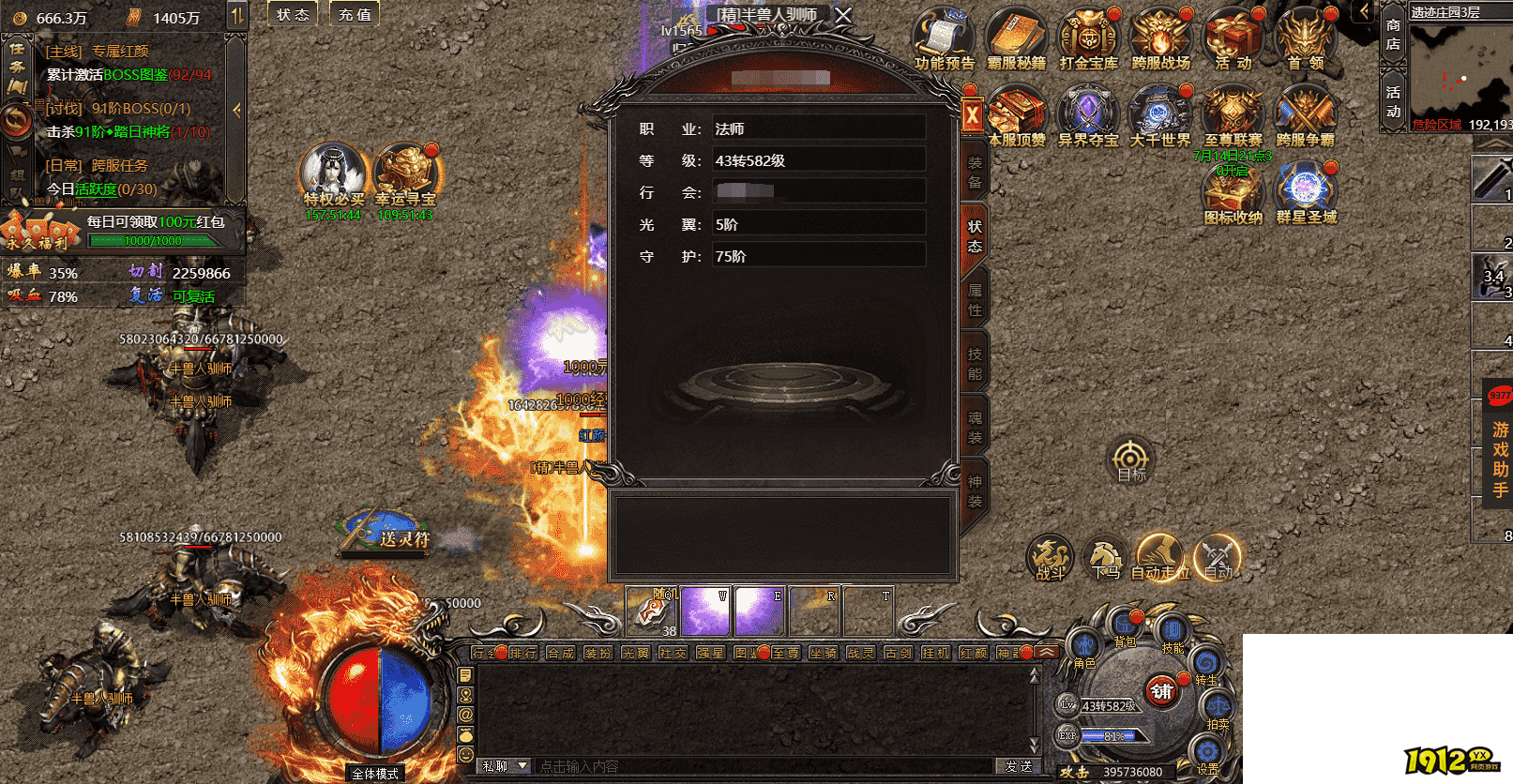Select the 魂装 soul gear tab

[x=975, y=428]
